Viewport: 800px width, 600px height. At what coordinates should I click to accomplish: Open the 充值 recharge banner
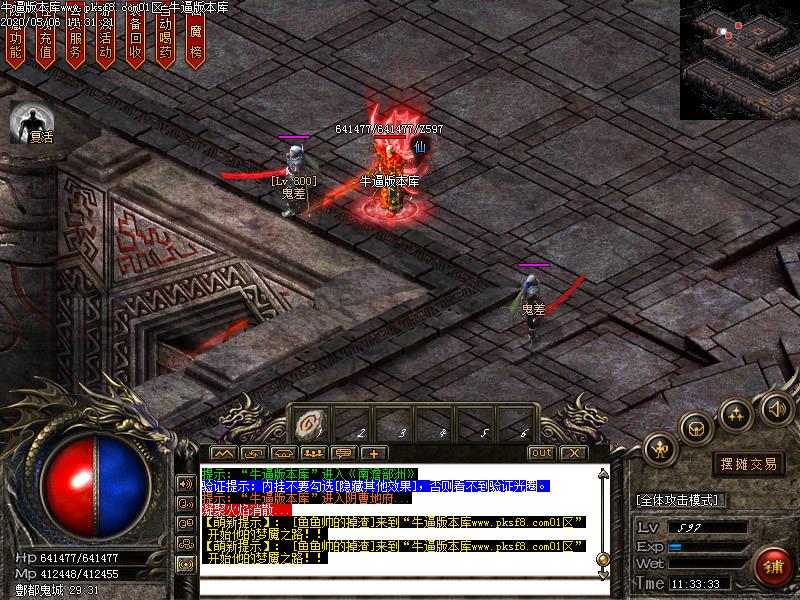[x=45, y=40]
